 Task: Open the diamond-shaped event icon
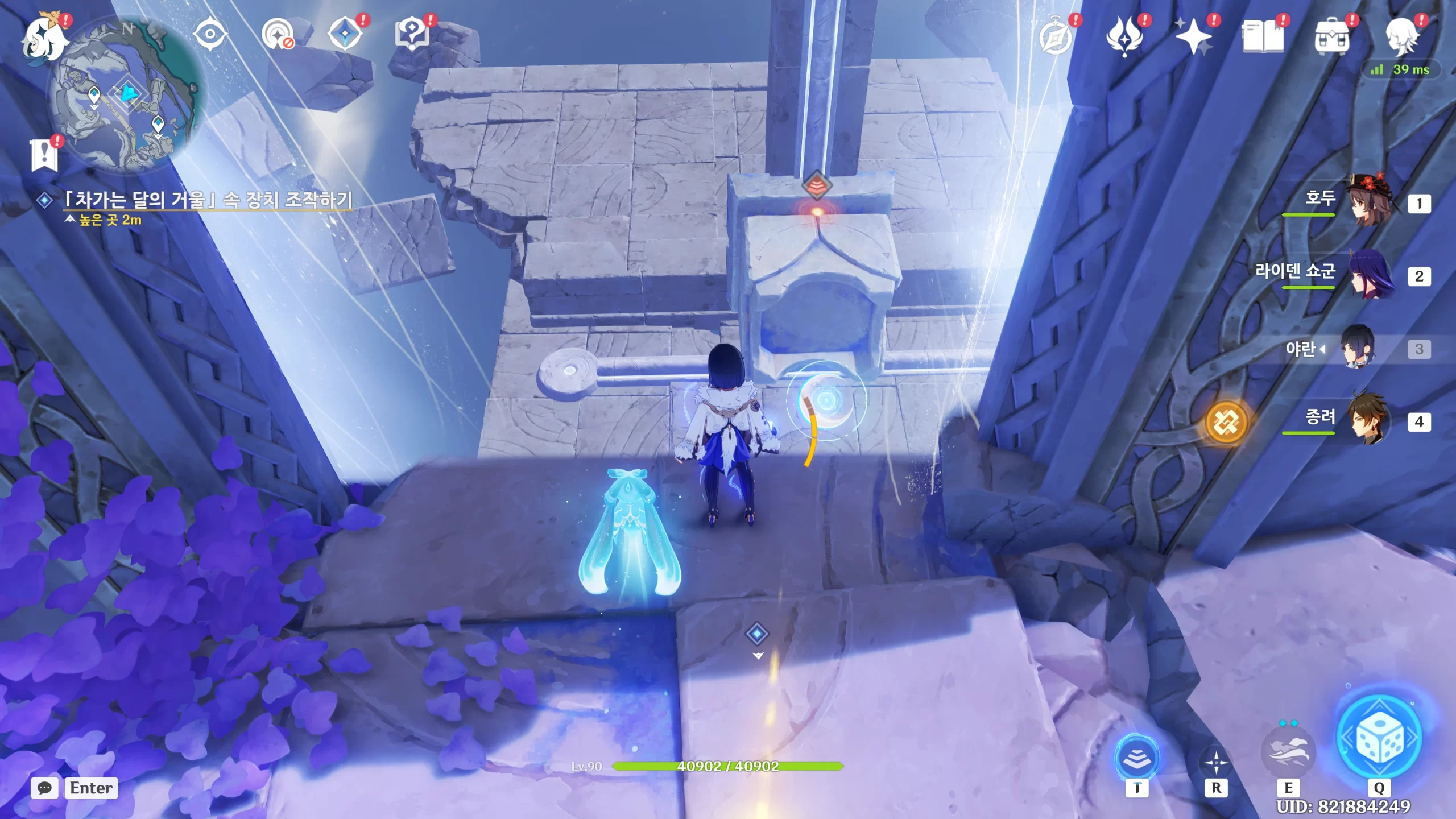point(345,34)
